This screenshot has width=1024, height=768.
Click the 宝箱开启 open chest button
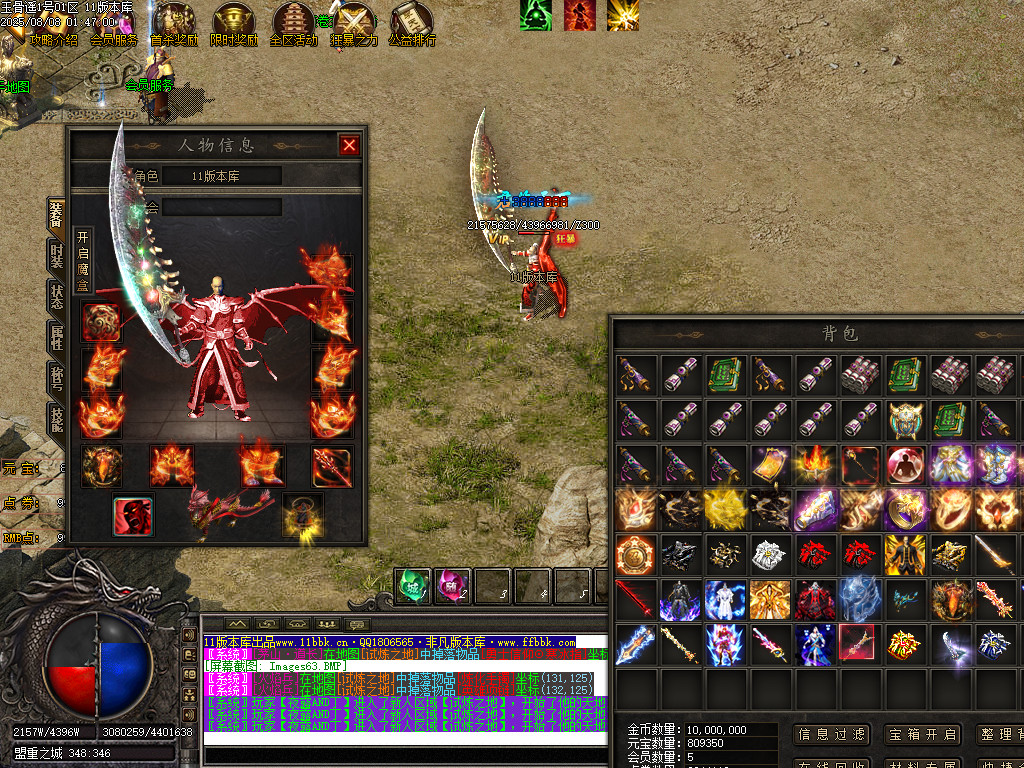click(922, 734)
